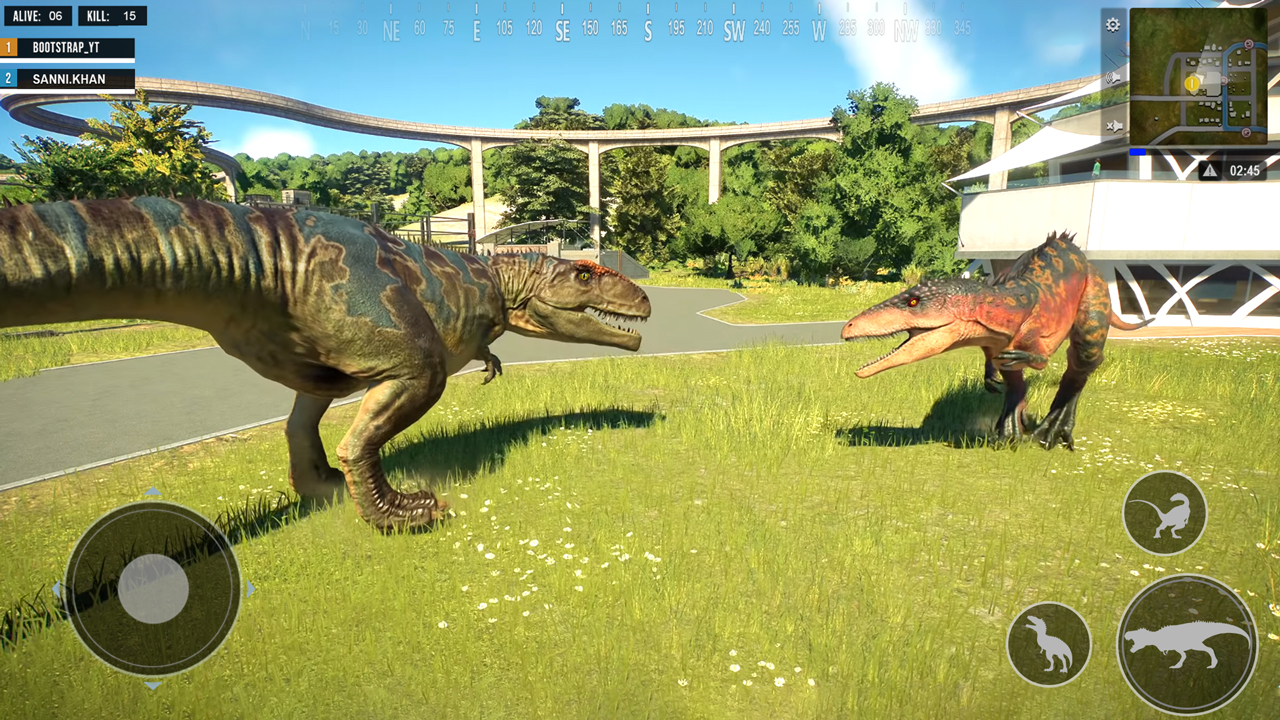The height and width of the screenshot is (720, 1280).
Task: Click the blue health bar under the minimap
Action: pos(1137,151)
